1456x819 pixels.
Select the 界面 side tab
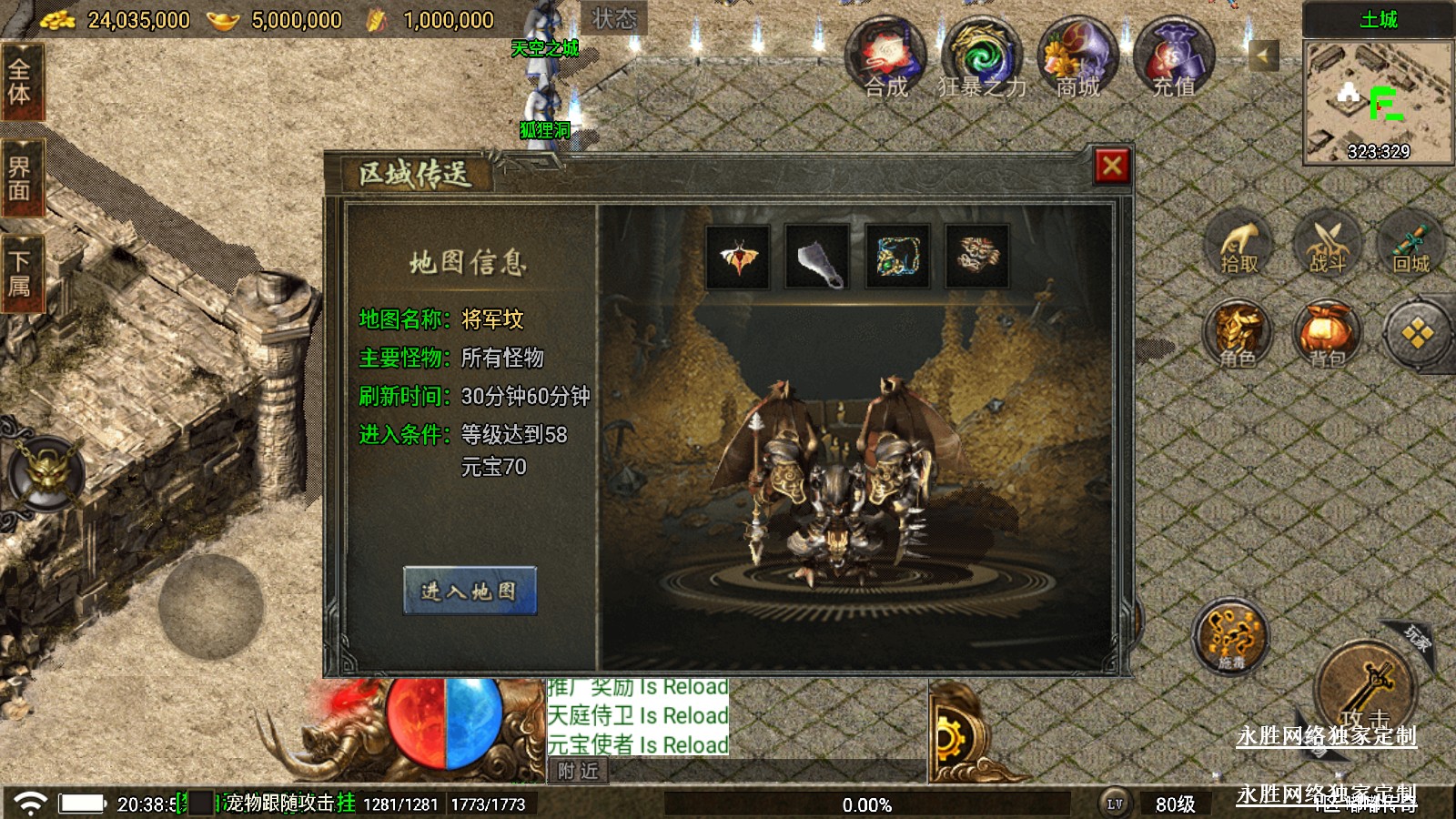tap(20, 178)
